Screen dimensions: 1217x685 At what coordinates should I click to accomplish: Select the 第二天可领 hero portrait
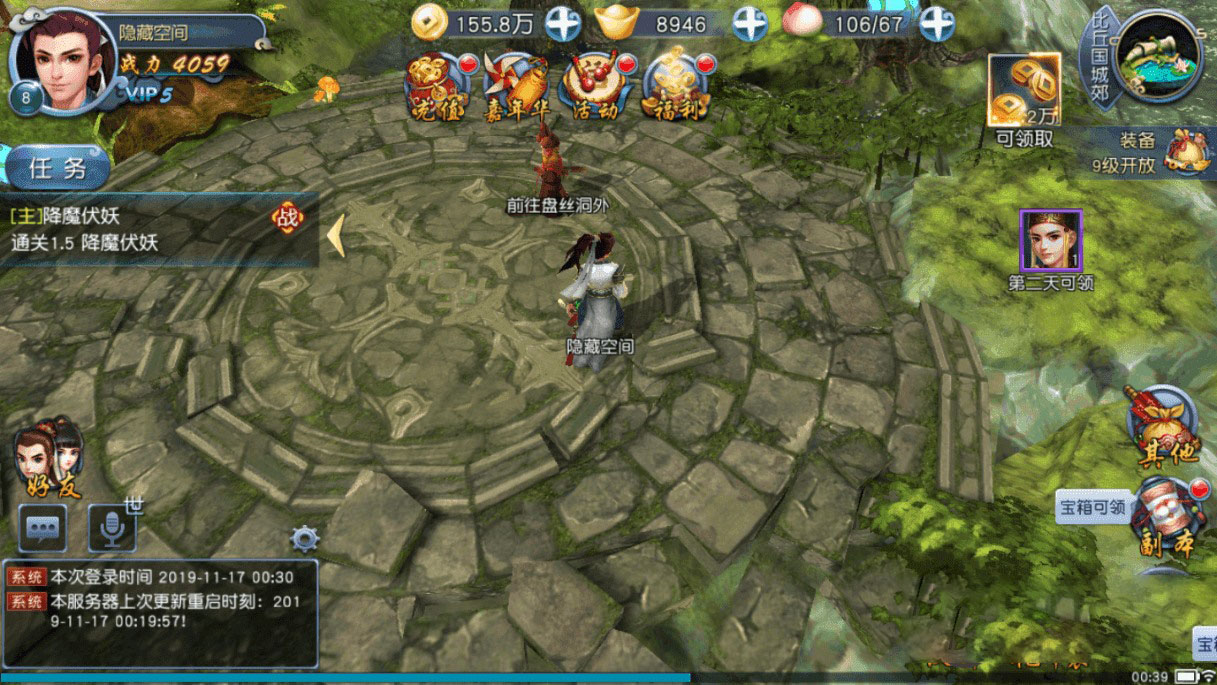click(1050, 242)
